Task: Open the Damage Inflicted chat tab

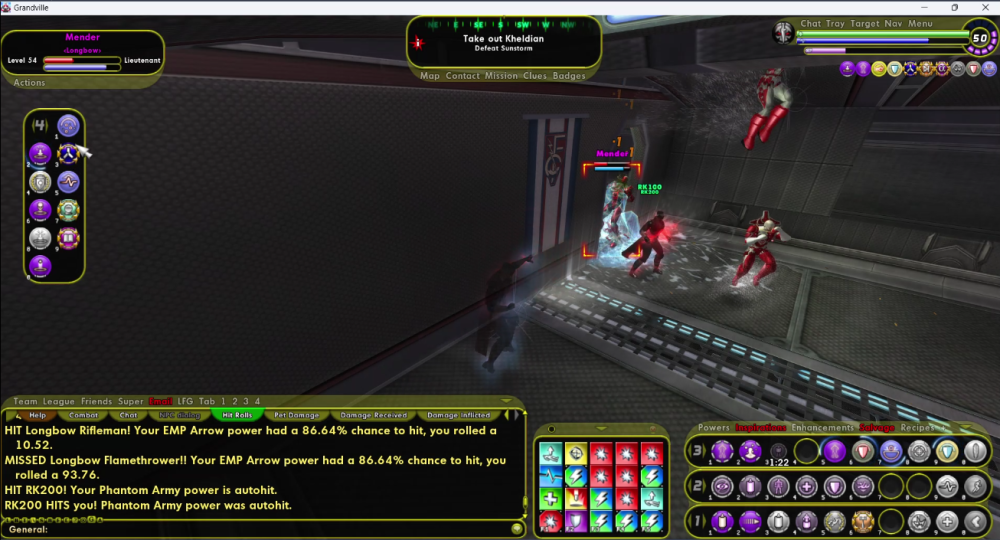Action: tap(459, 415)
